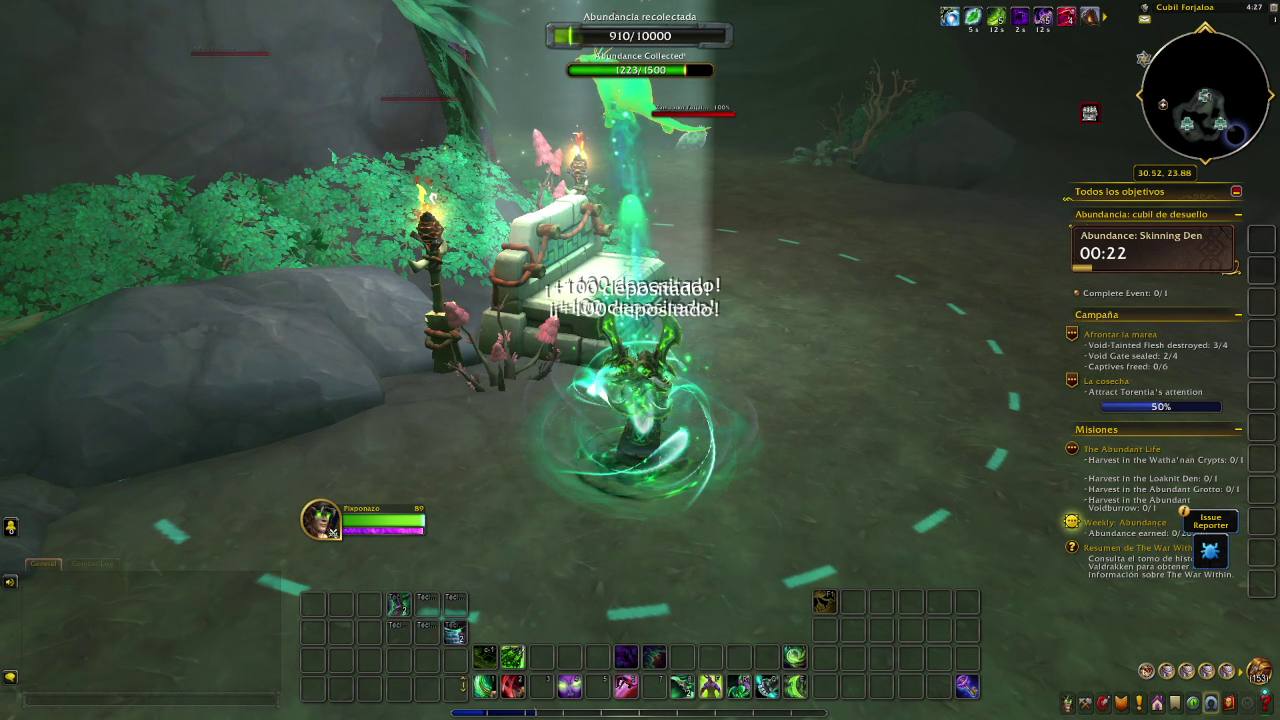The width and height of the screenshot is (1280, 720).
Task: Click the player portrait frame
Action: pos(321,520)
